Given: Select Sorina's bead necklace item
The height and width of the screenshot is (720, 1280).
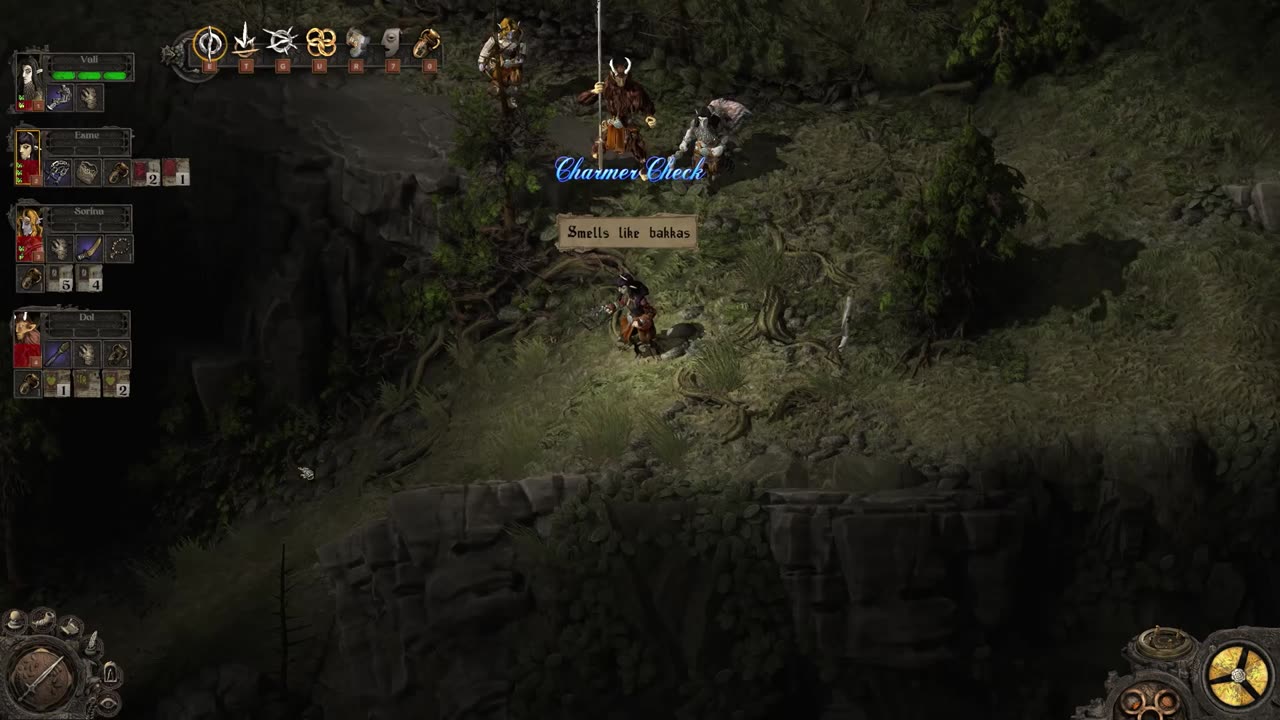Looking at the screenshot, I should click(x=119, y=248).
